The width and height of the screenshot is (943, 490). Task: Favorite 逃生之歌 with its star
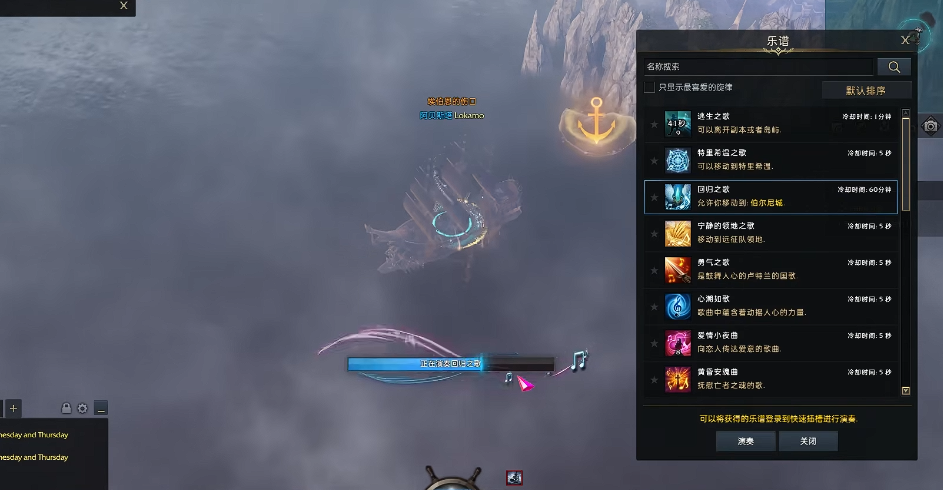tap(654, 125)
